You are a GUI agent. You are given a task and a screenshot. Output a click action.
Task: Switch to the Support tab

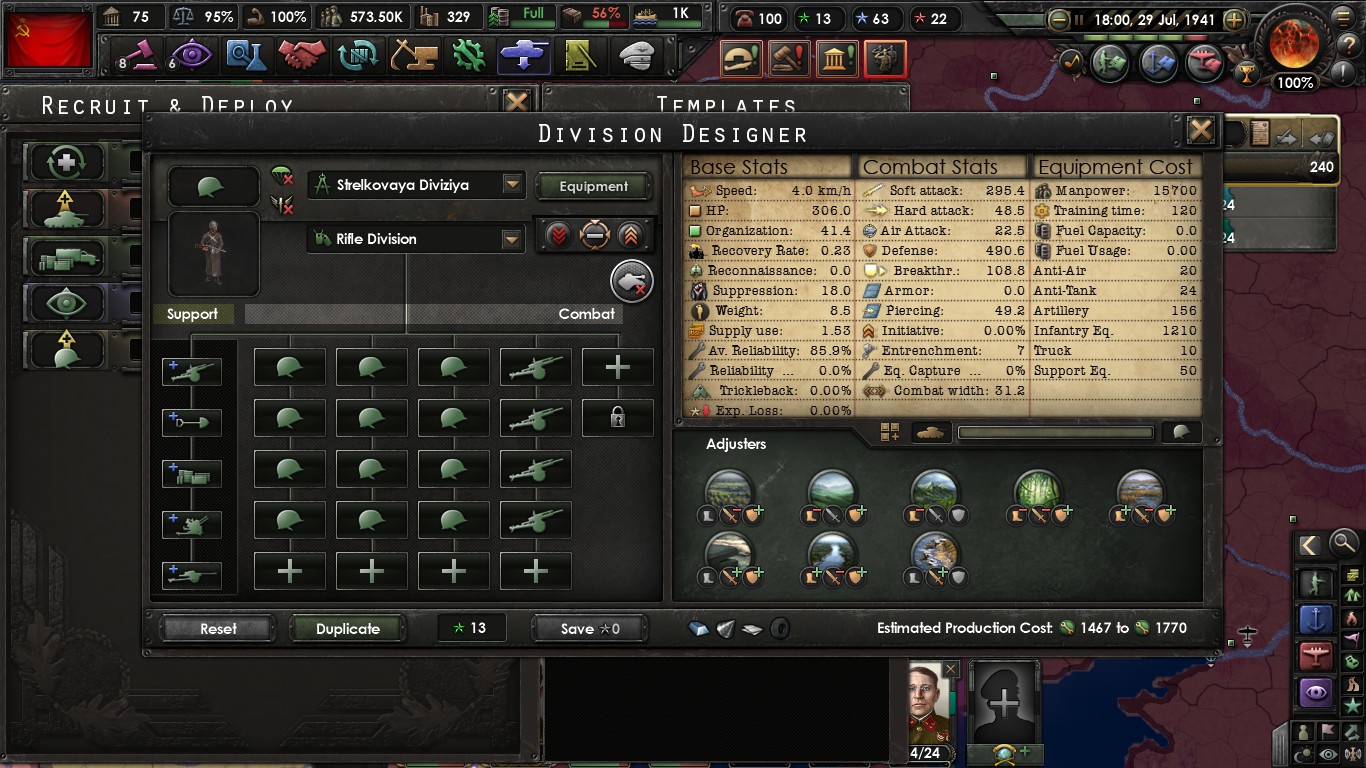click(x=194, y=314)
